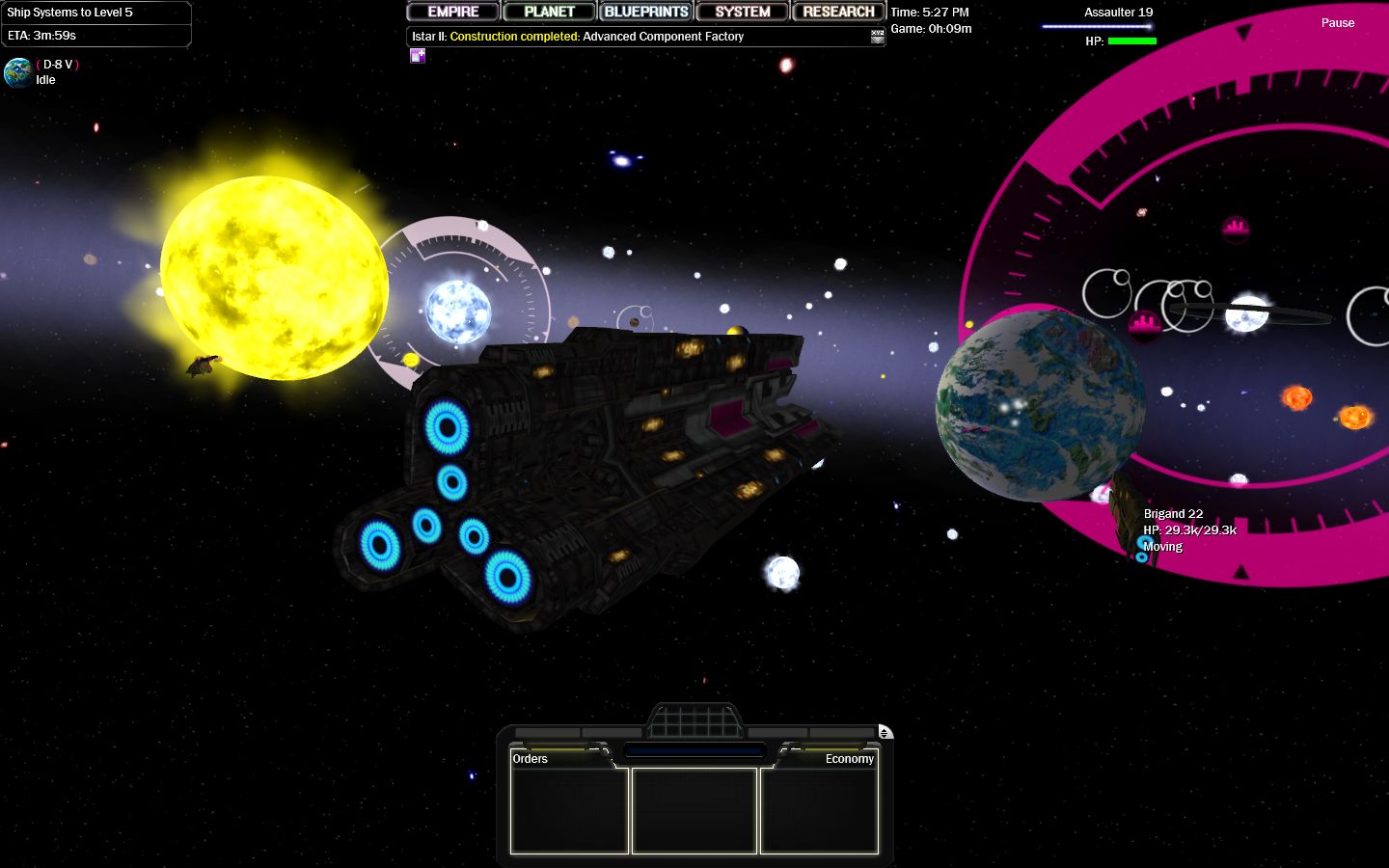1389x868 pixels.
Task: Open the EMPIRE panel
Action: (x=452, y=12)
